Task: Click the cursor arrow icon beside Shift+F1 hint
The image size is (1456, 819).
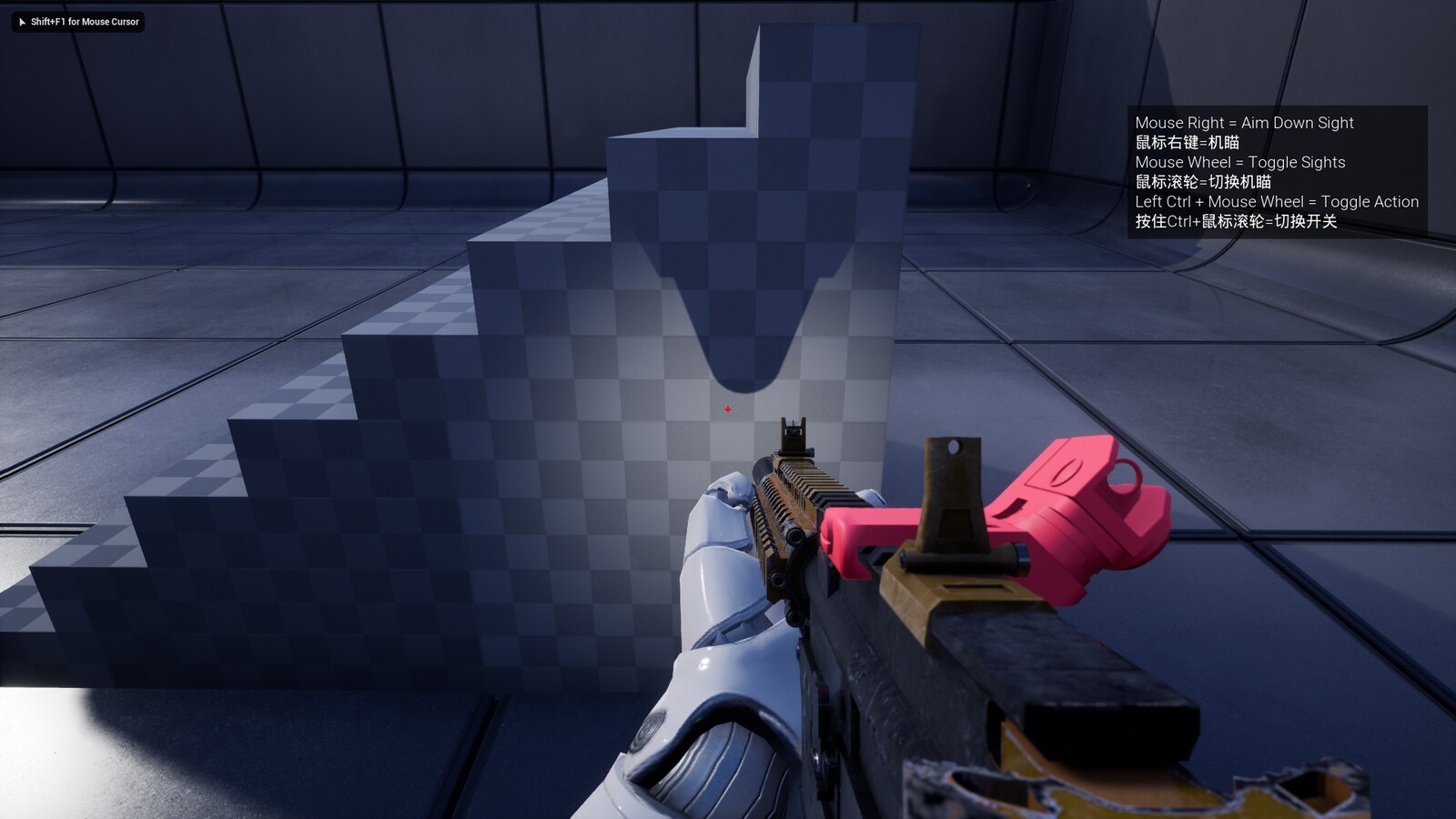Action: tap(22, 22)
